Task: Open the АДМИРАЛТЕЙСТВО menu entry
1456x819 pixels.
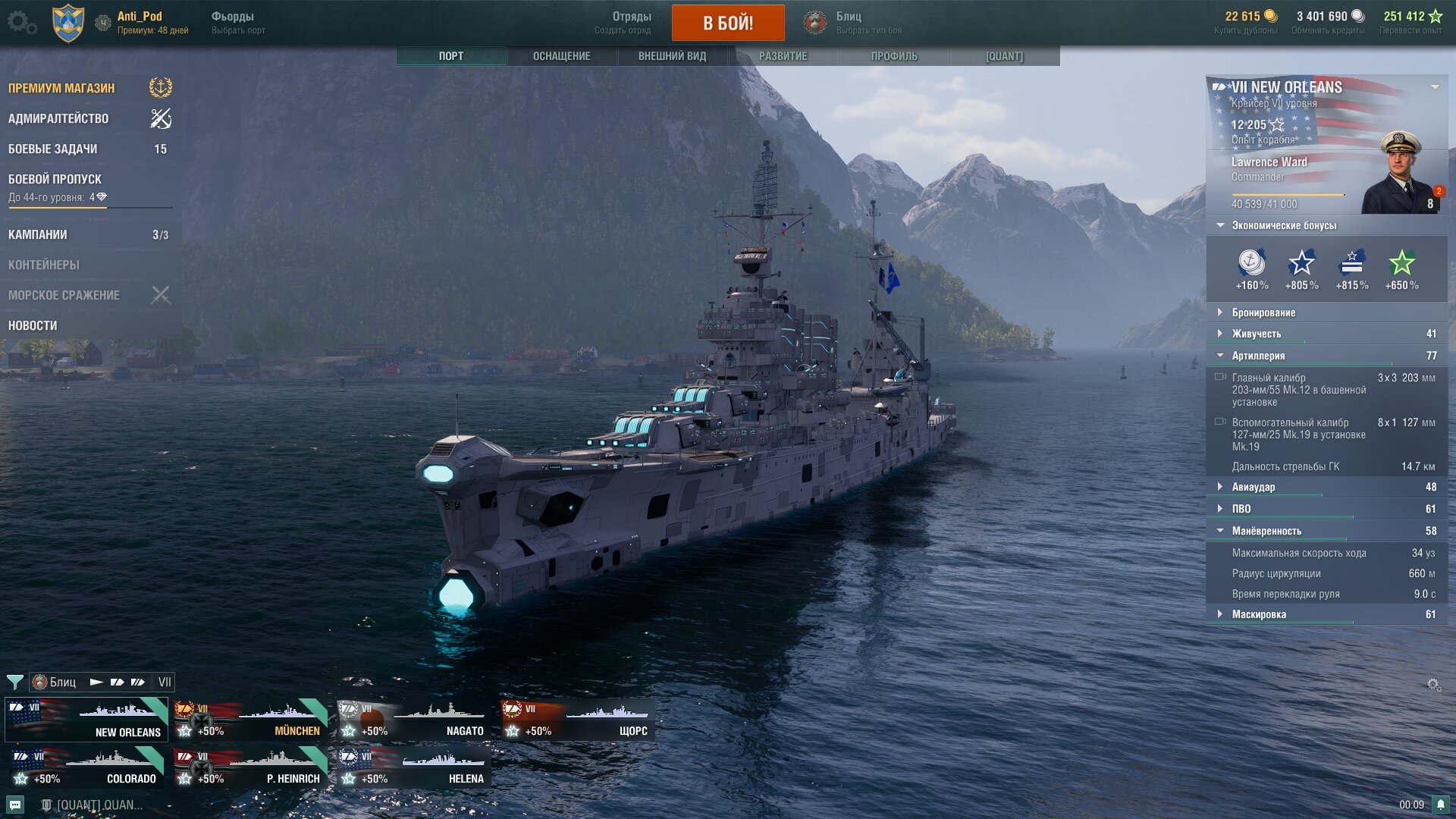Action: coord(58,118)
